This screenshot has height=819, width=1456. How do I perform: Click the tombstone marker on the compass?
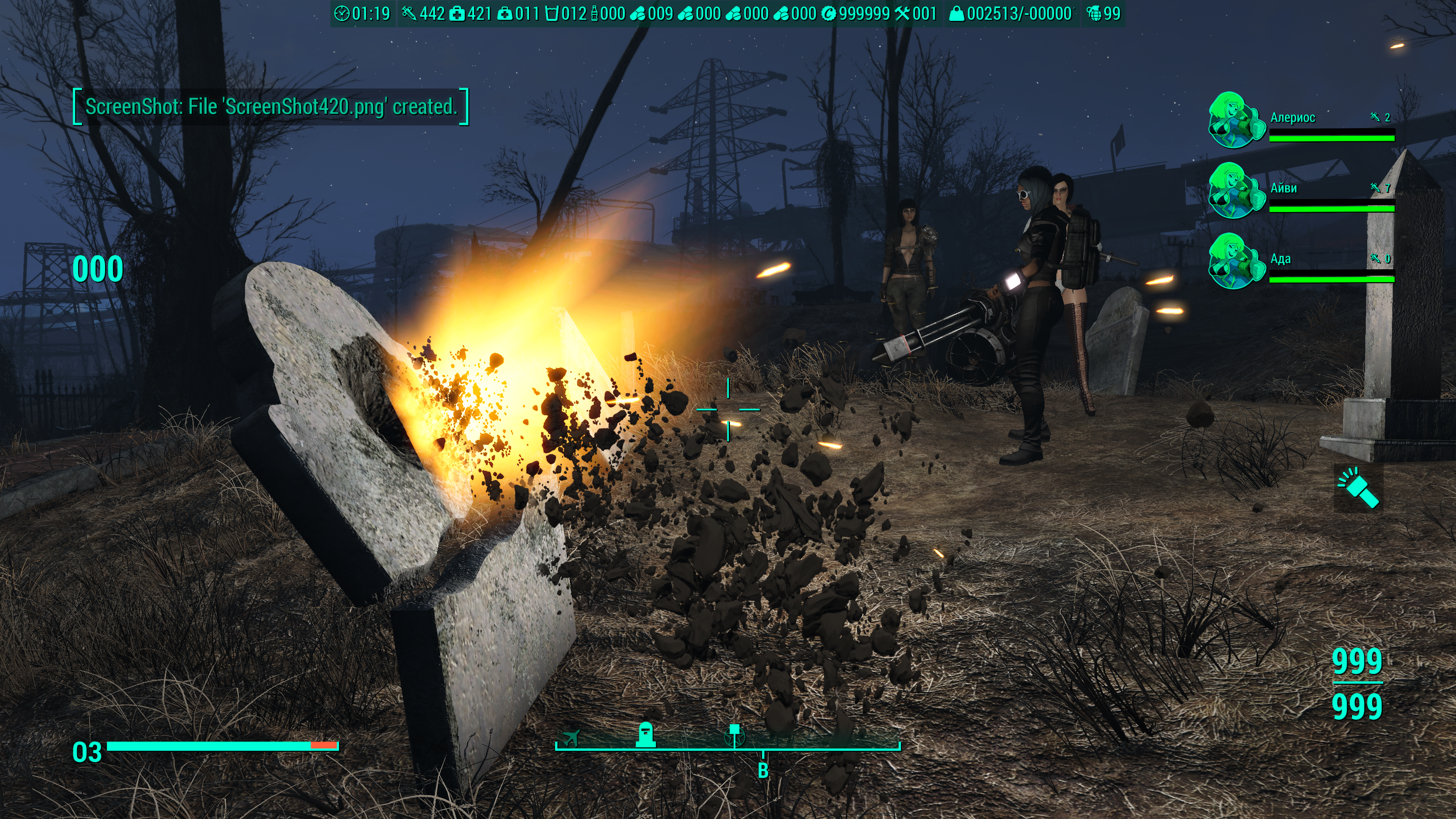coord(645,735)
